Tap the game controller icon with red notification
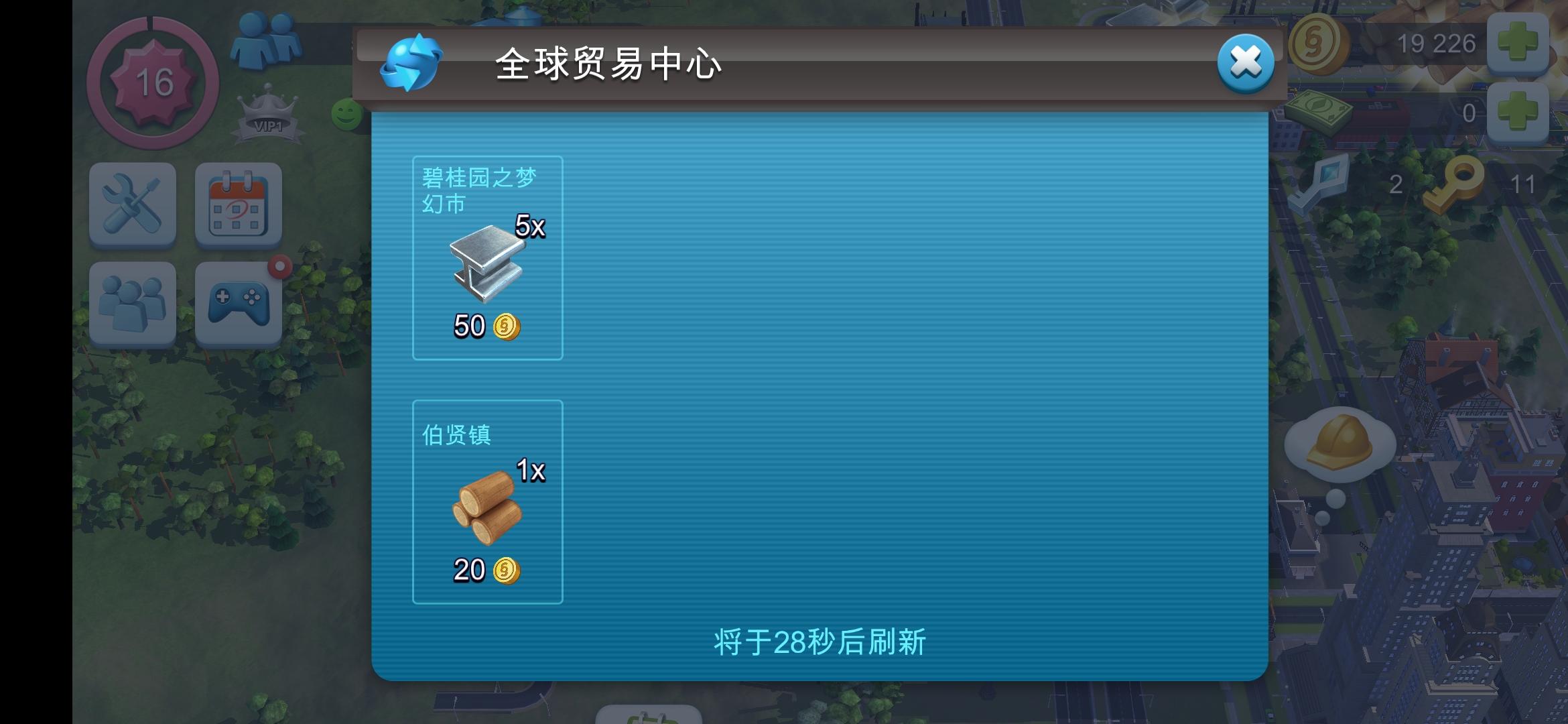The height and width of the screenshot is (724, 1568). [x=238, y=303]
